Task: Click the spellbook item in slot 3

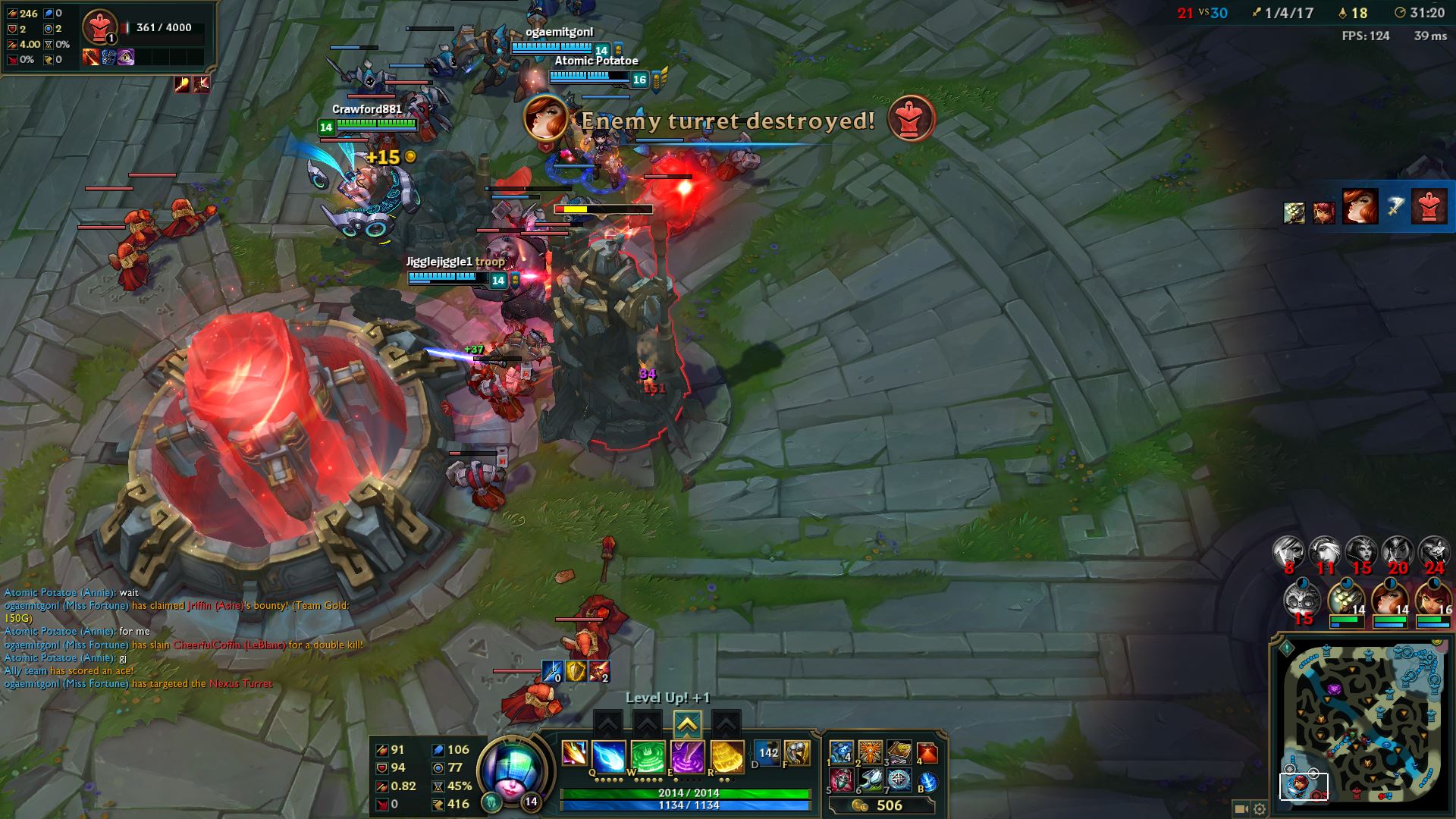Action: point(899,752)
